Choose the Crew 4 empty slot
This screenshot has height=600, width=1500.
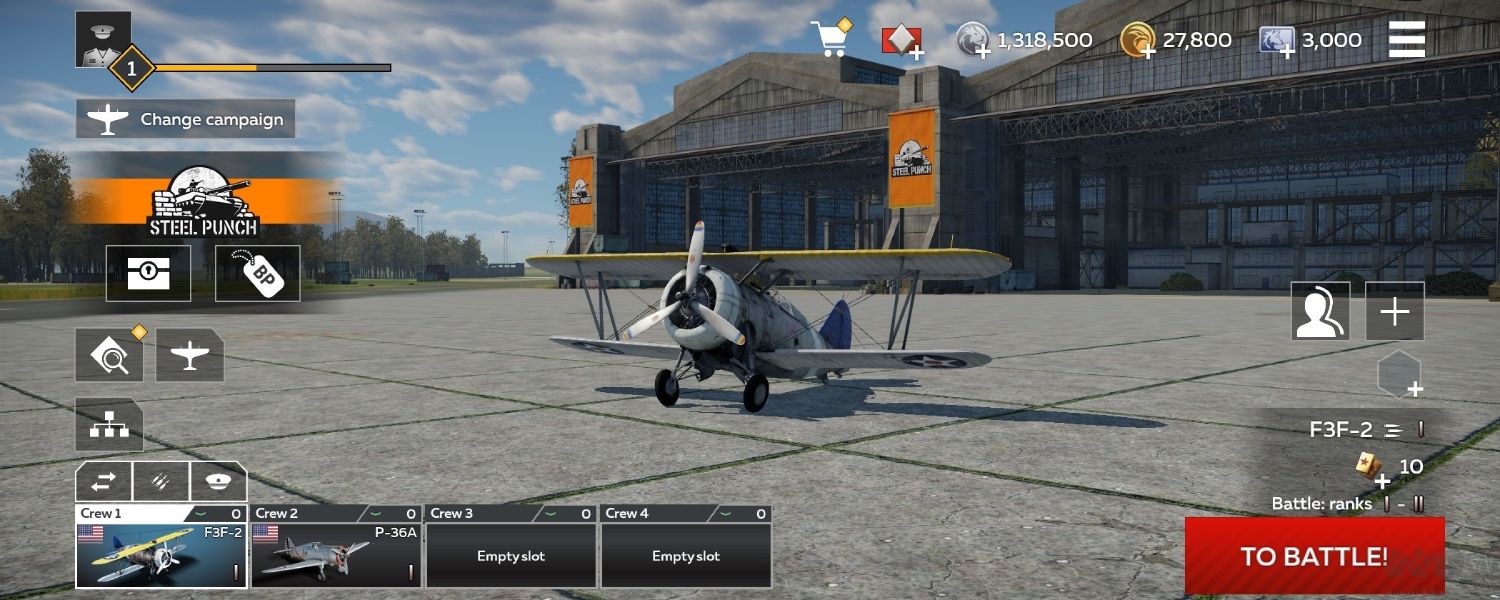[686, 555]
